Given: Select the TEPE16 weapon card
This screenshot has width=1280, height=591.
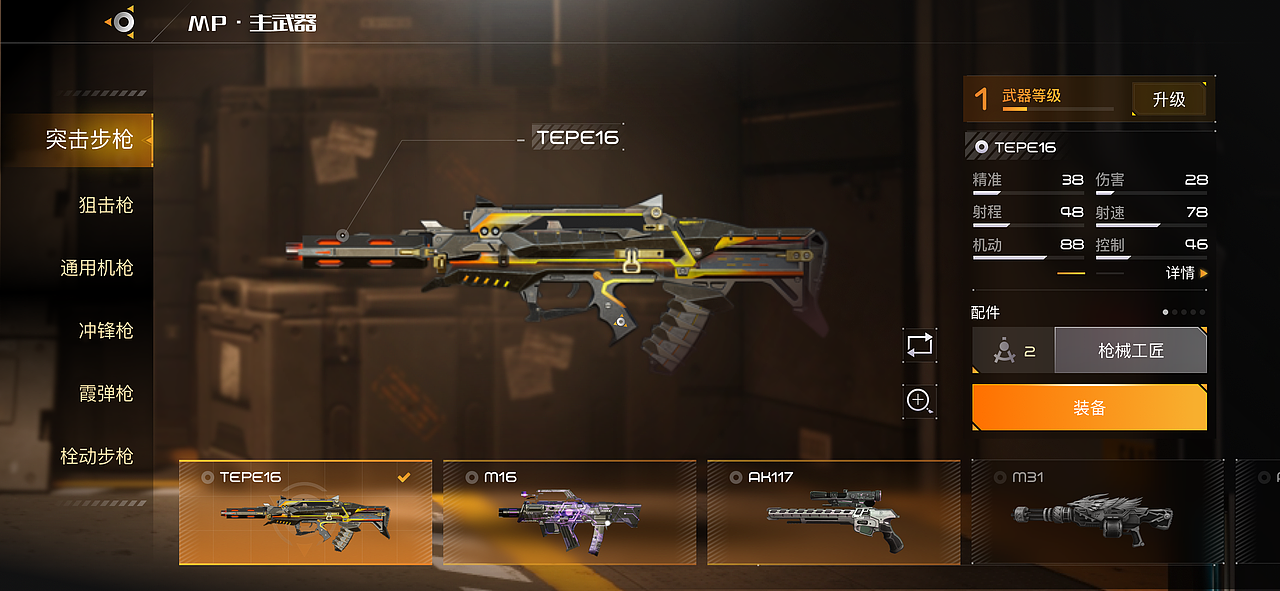Looking at the screenshot, I should pos(305,512).
